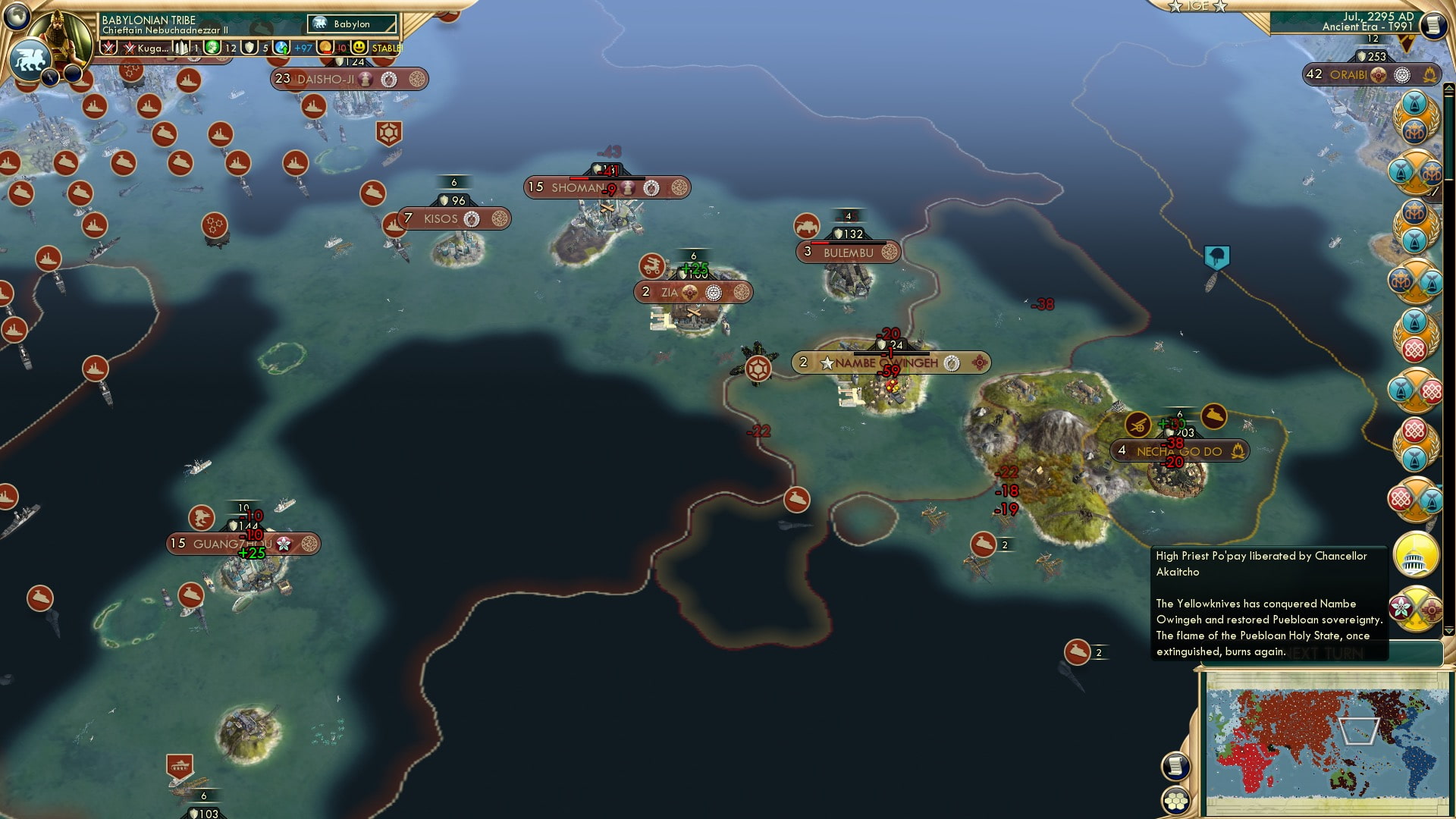Image resolution: width=1456 pixels, height=819 pixels.
Task: Open map options via the scroll icon near minimap
Action: tap(1175, 764)
